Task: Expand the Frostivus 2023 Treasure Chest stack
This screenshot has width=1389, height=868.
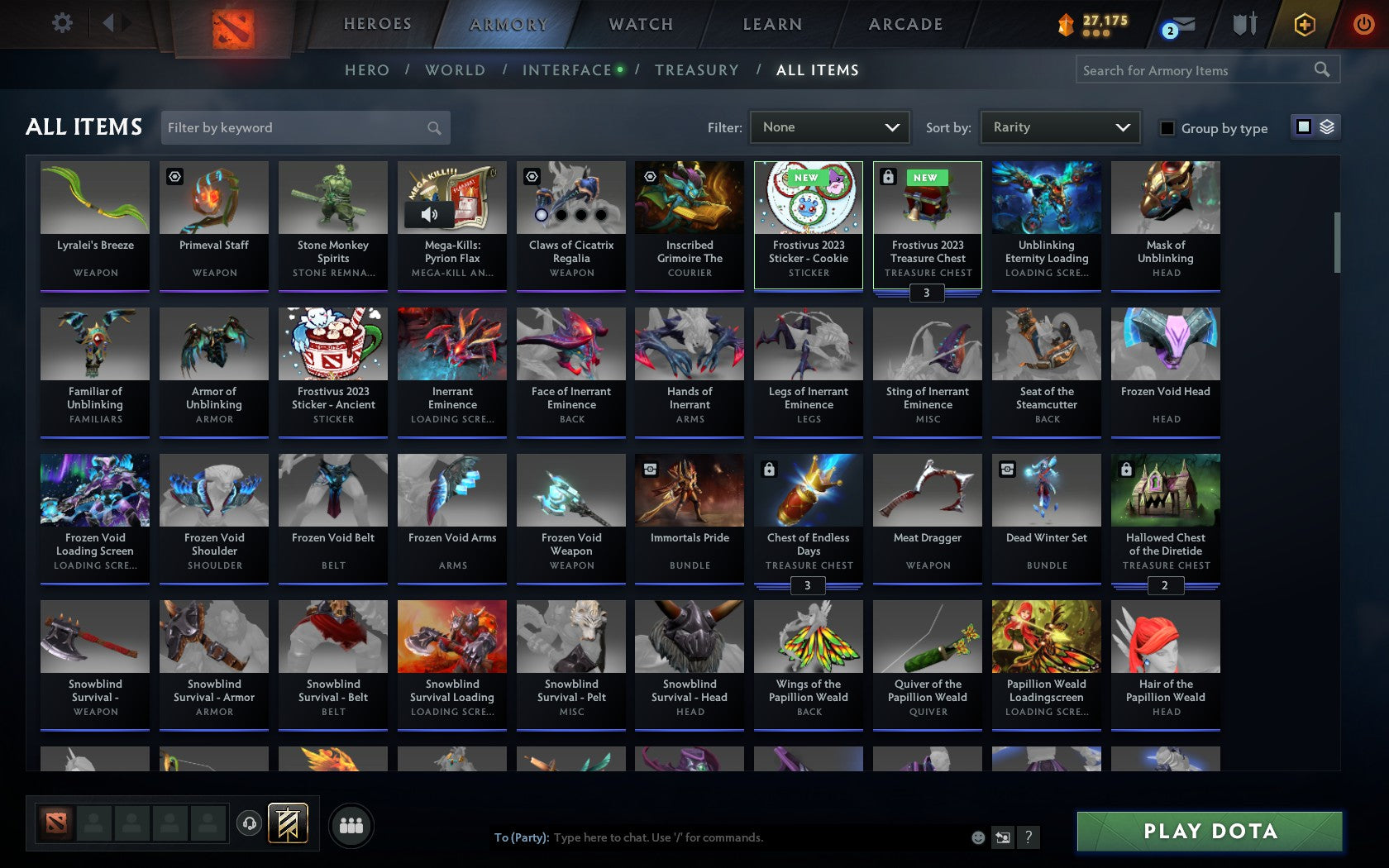Action: 927,293
